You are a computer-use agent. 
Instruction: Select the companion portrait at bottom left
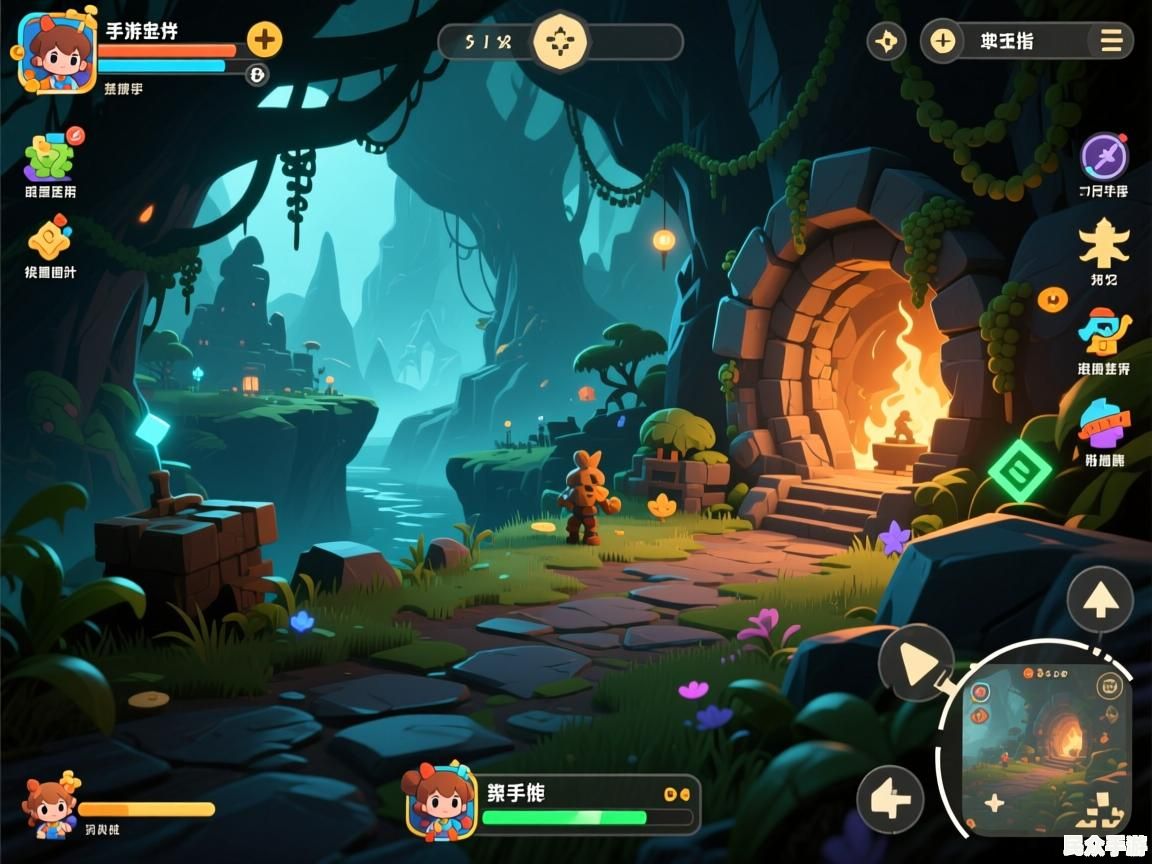tap(50, 804)
